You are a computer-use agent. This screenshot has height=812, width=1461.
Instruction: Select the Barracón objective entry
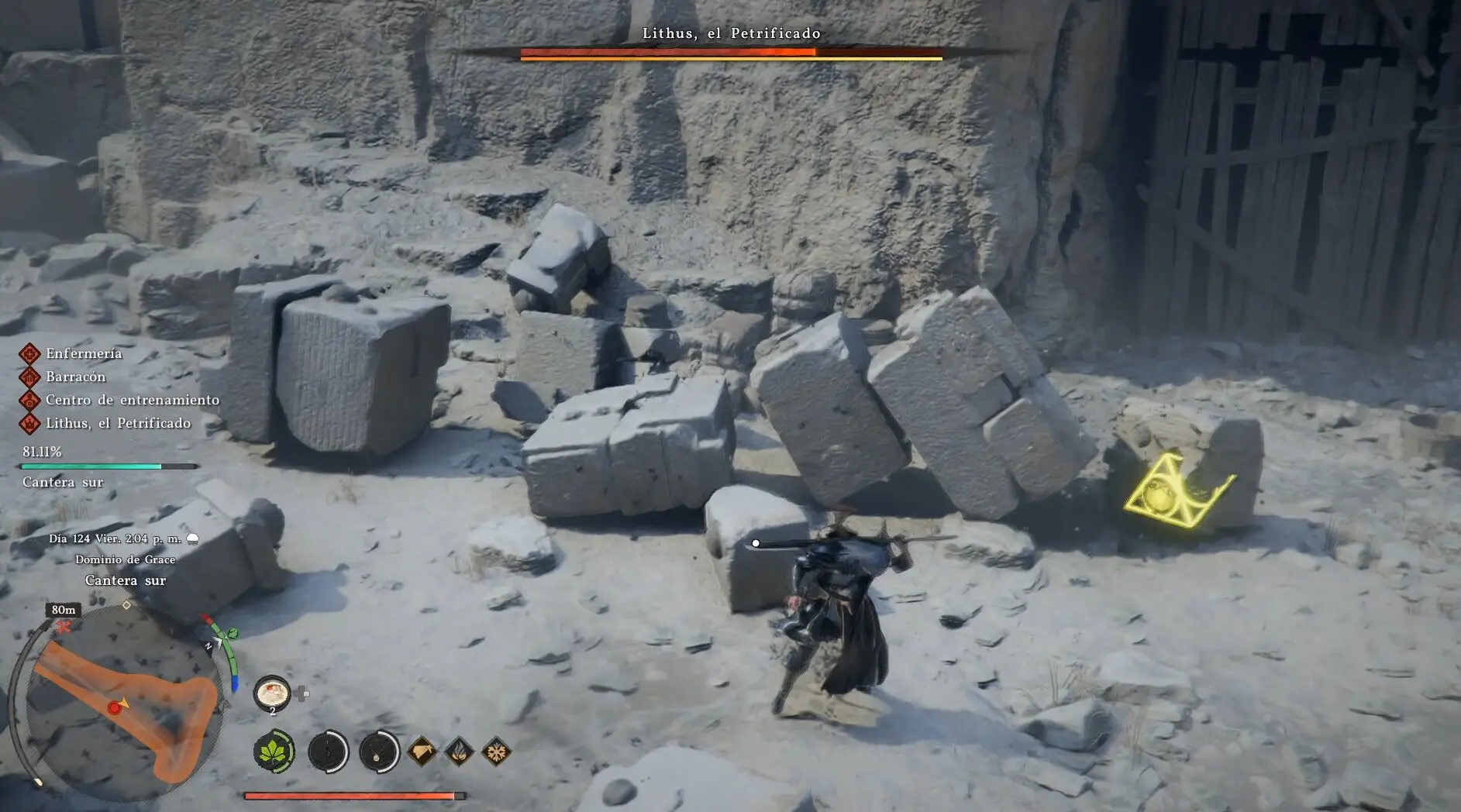click(75, 377)
